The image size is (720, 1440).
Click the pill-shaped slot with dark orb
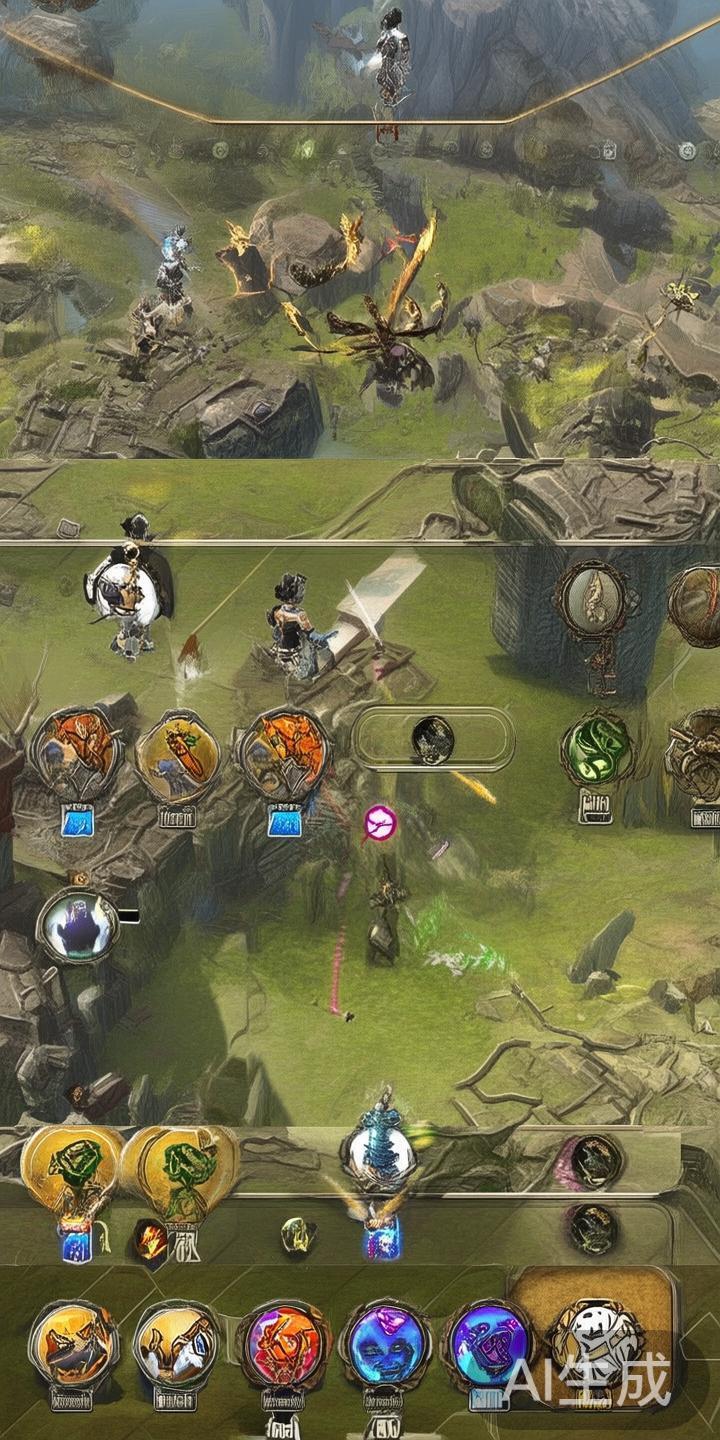point(433,739)
